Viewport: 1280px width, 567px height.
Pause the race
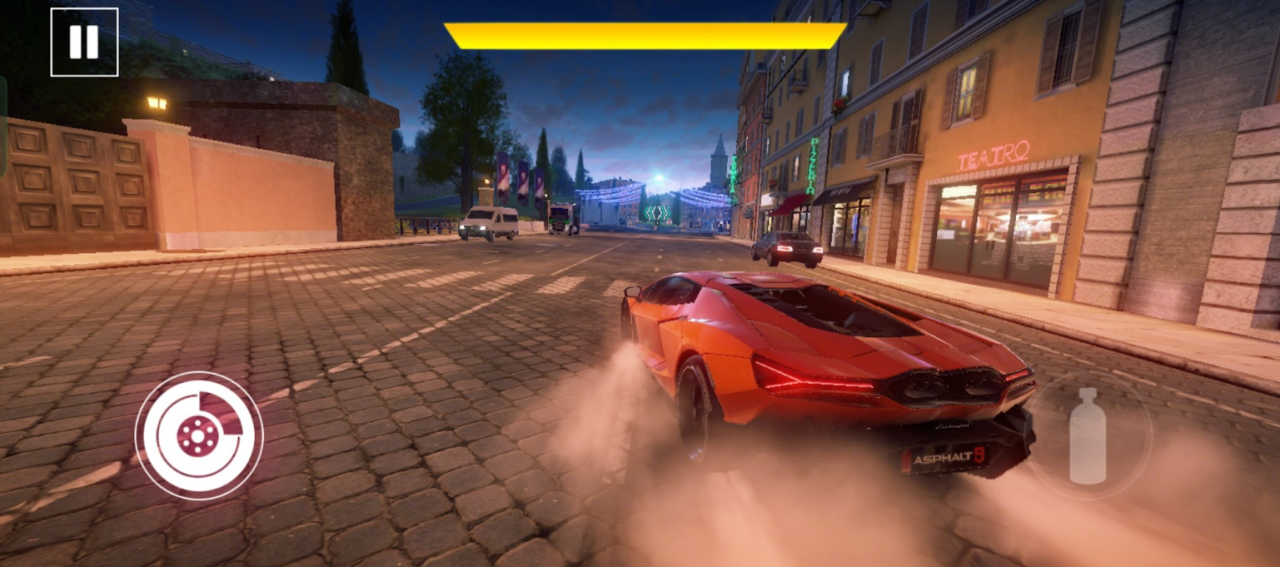click(84, 42)
